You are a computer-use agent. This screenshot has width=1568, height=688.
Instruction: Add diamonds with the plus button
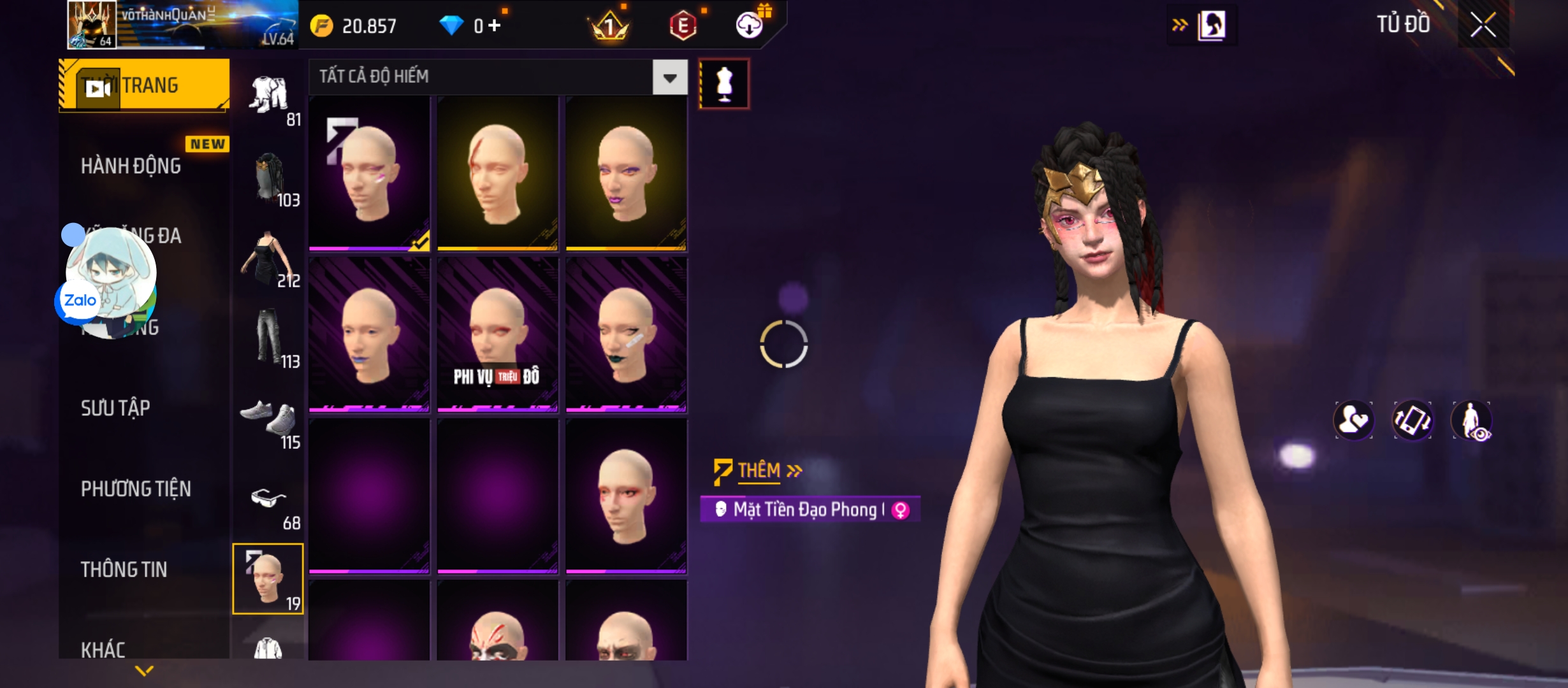[x=495, y=25]
